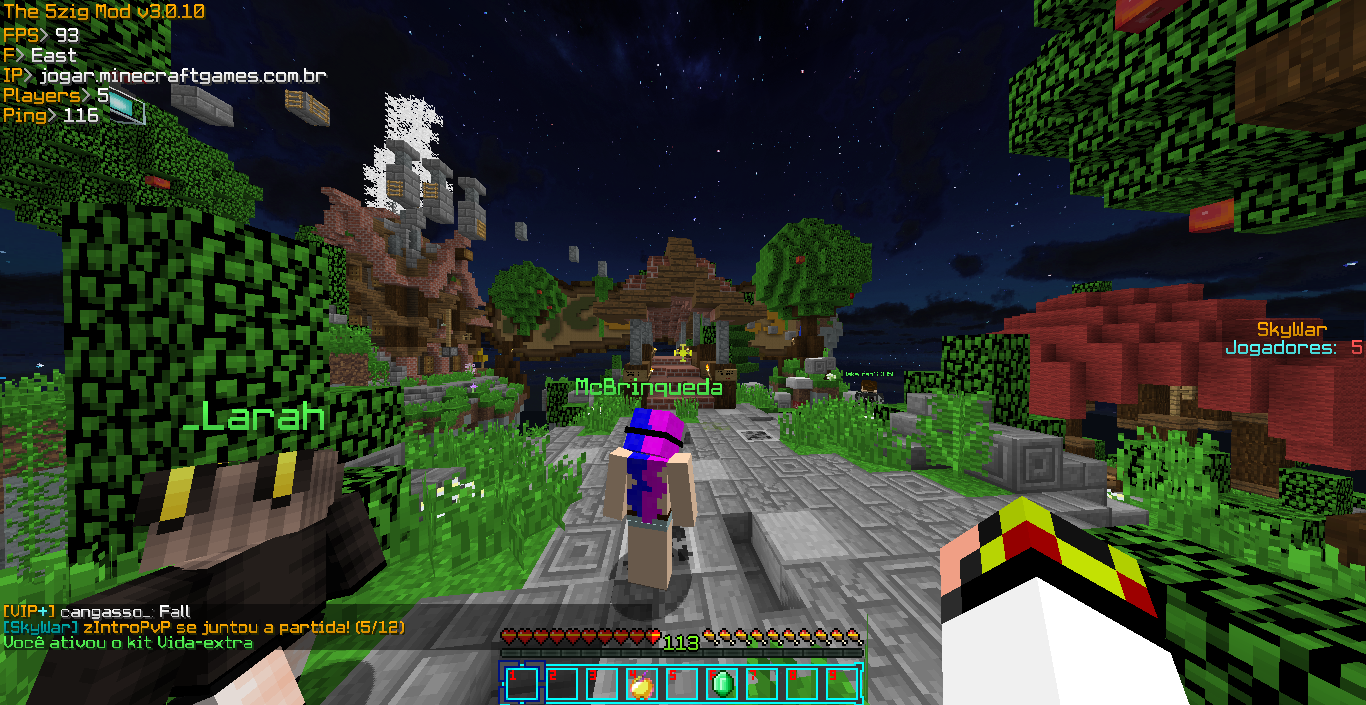The height and width of the screenshot is (705, 1366).
Task: Select the golden apple hotbar slot
Action: coord(641,684)
